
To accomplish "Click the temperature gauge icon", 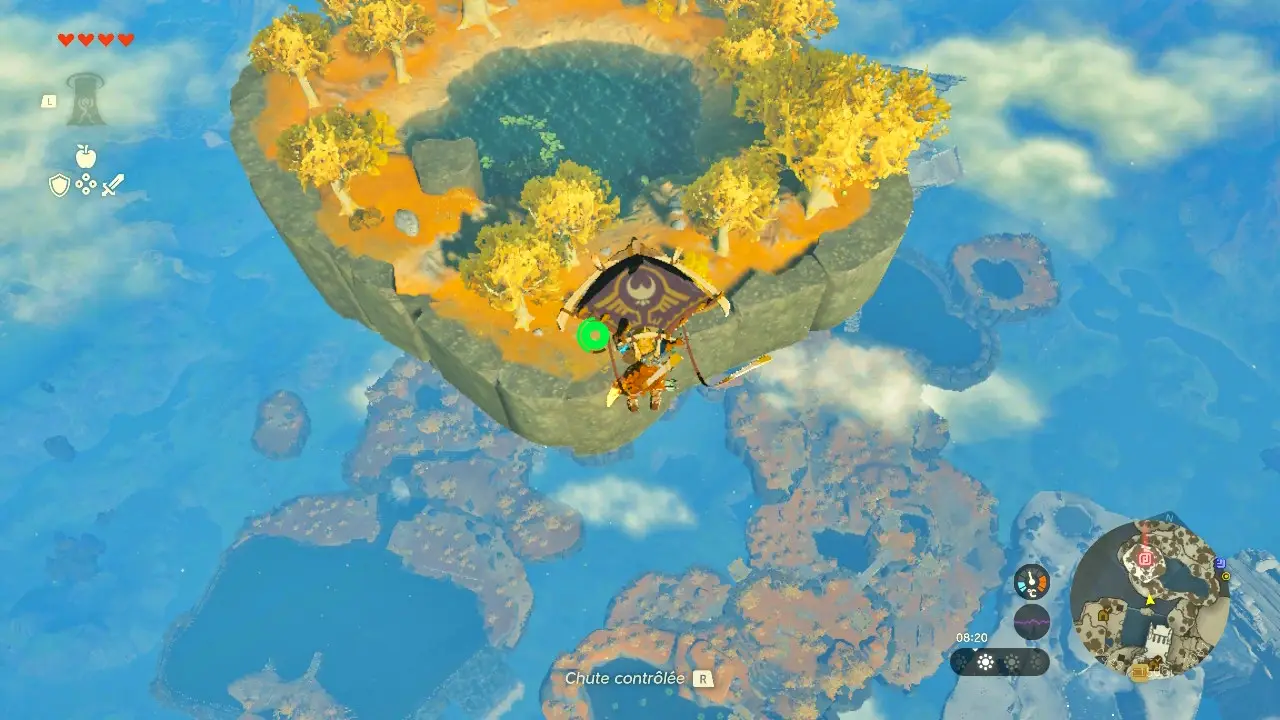I will [1031, 581].
